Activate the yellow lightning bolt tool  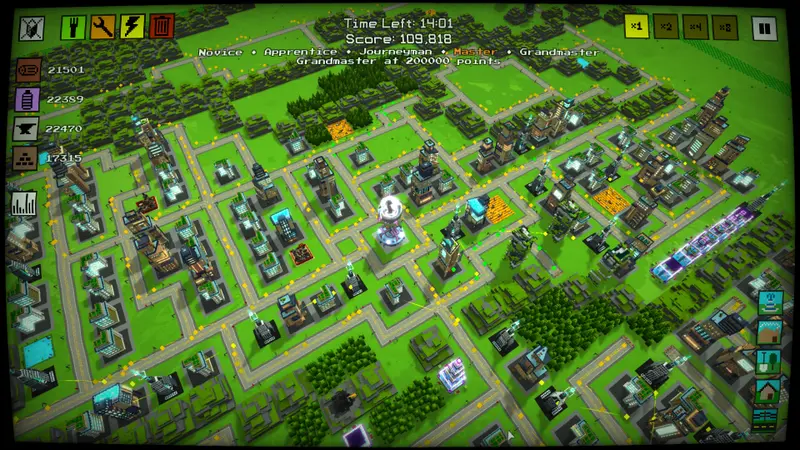click(x=132, y=27)
